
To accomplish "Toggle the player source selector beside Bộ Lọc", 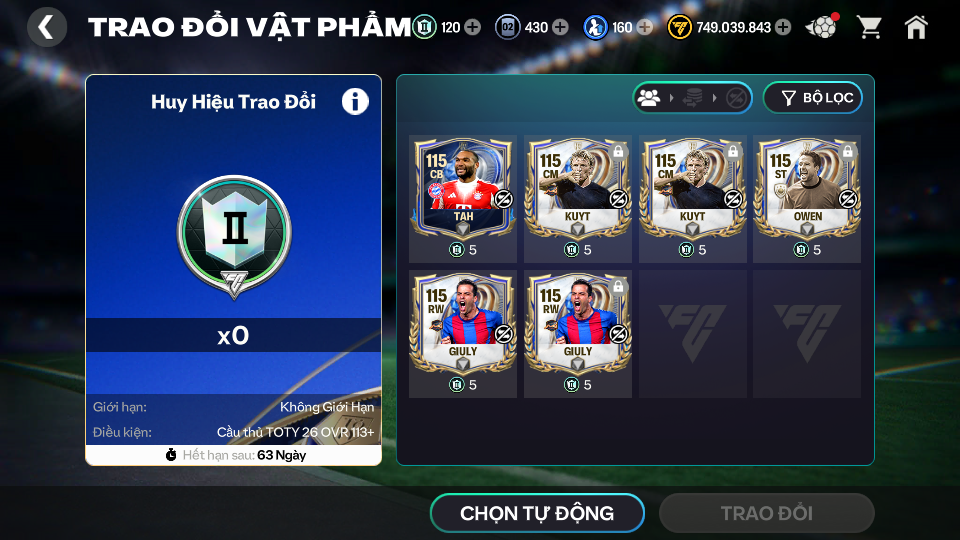I will click(x=692, y=97).
